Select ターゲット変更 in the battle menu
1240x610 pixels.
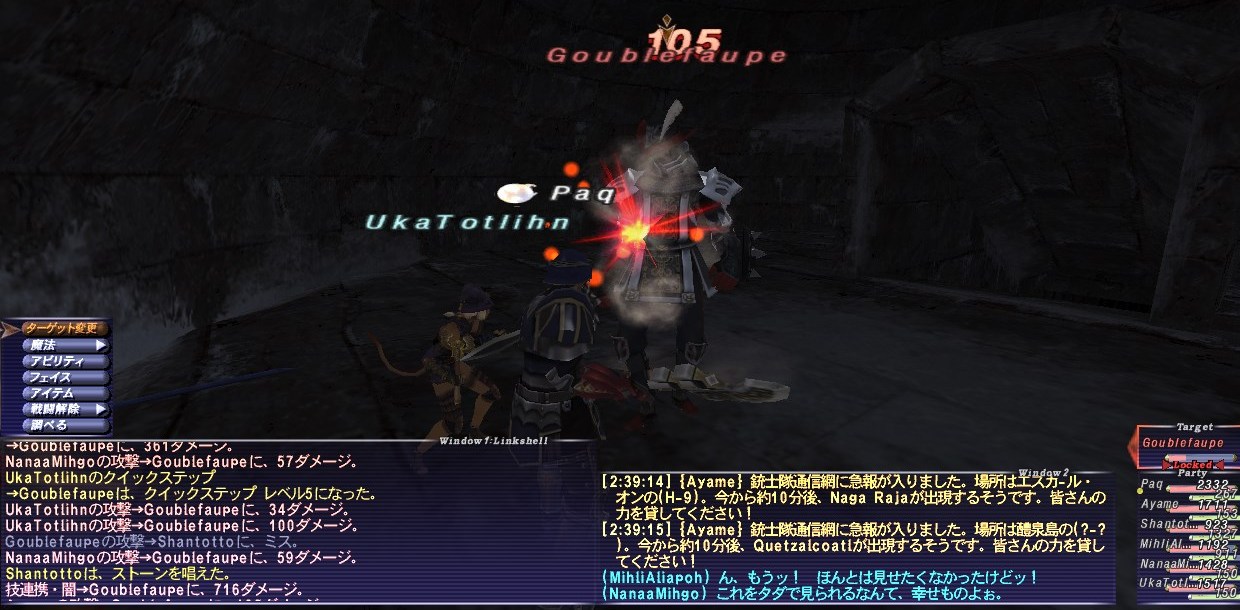tap(61, 328)
